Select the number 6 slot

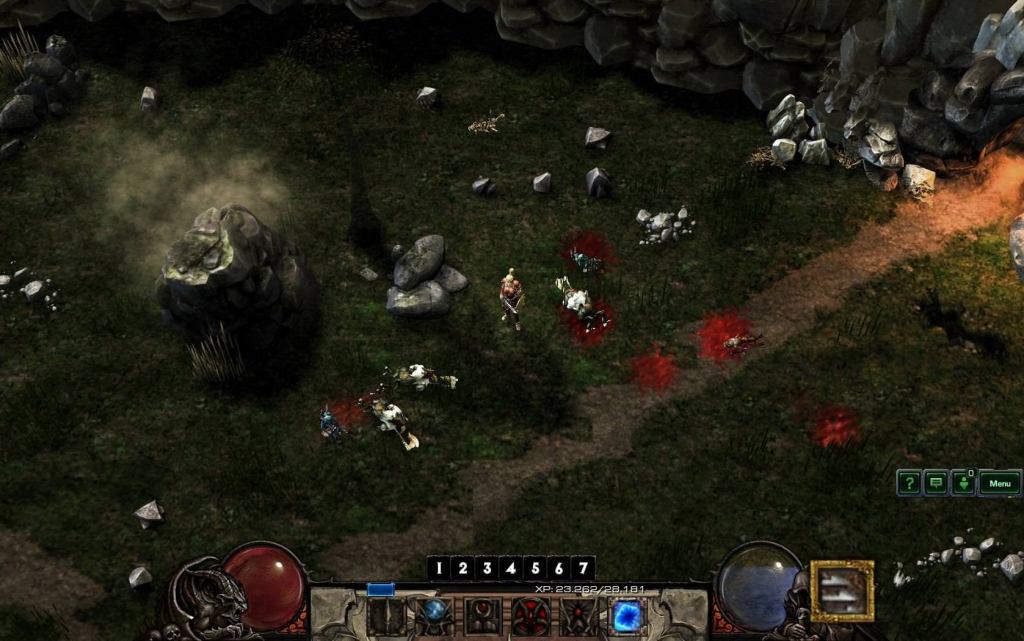click(x=559, y=568)
